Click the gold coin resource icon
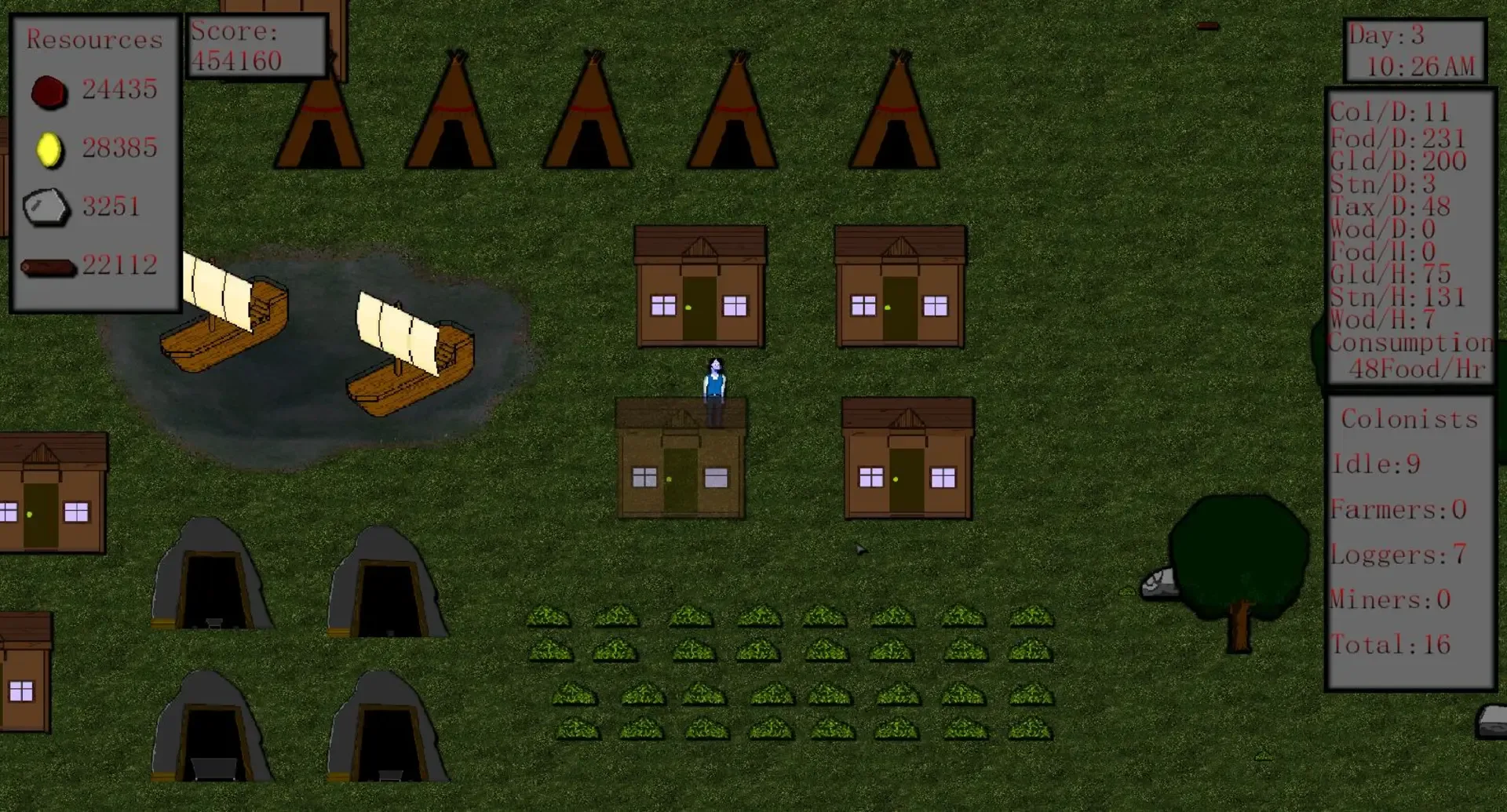This screenshot has height=812, width=1507. [49, 150]
